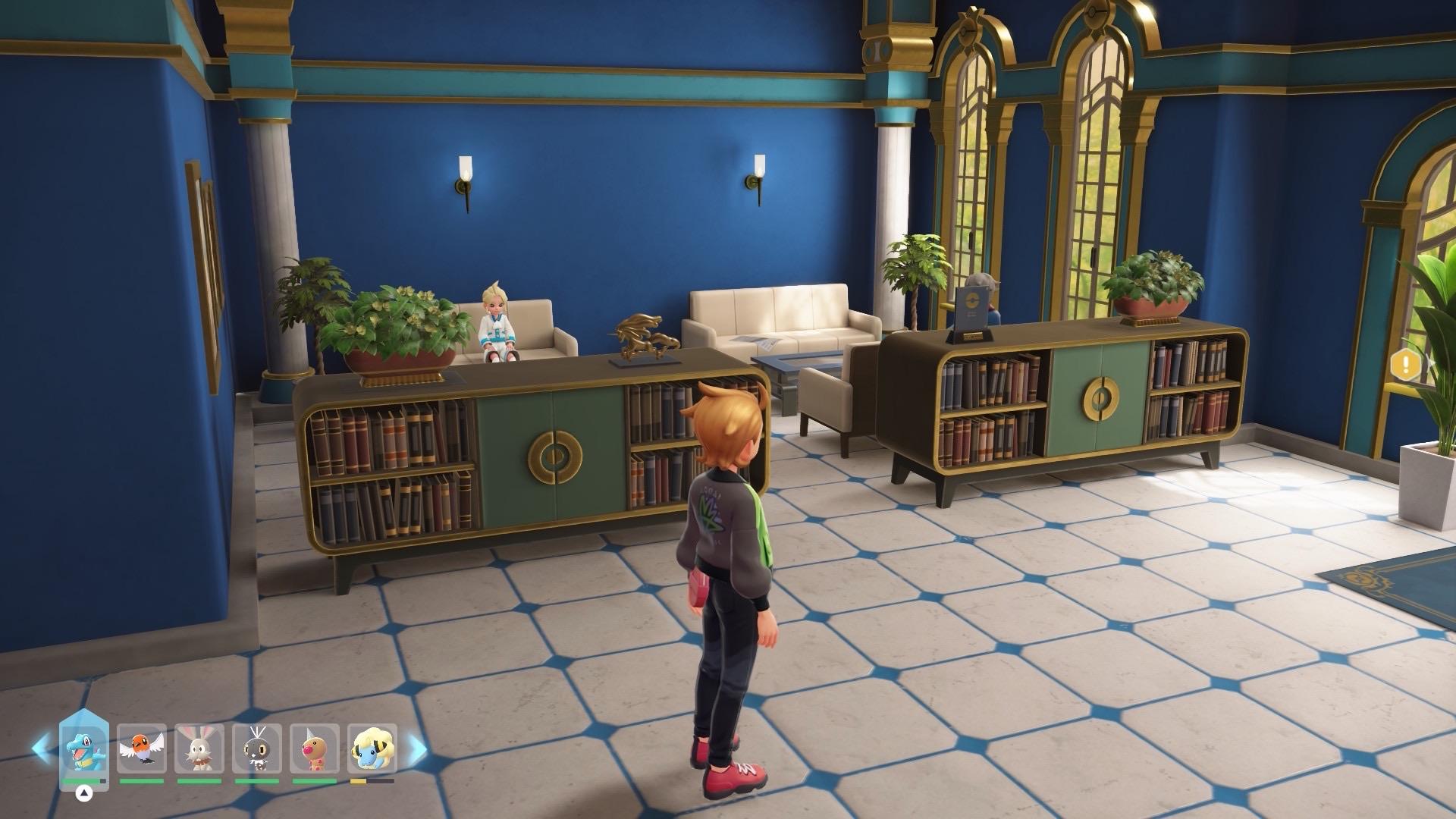Choose Fletchling from the party bar
1456x819 pixels.
pyautogui.click(x=142, y=749)
